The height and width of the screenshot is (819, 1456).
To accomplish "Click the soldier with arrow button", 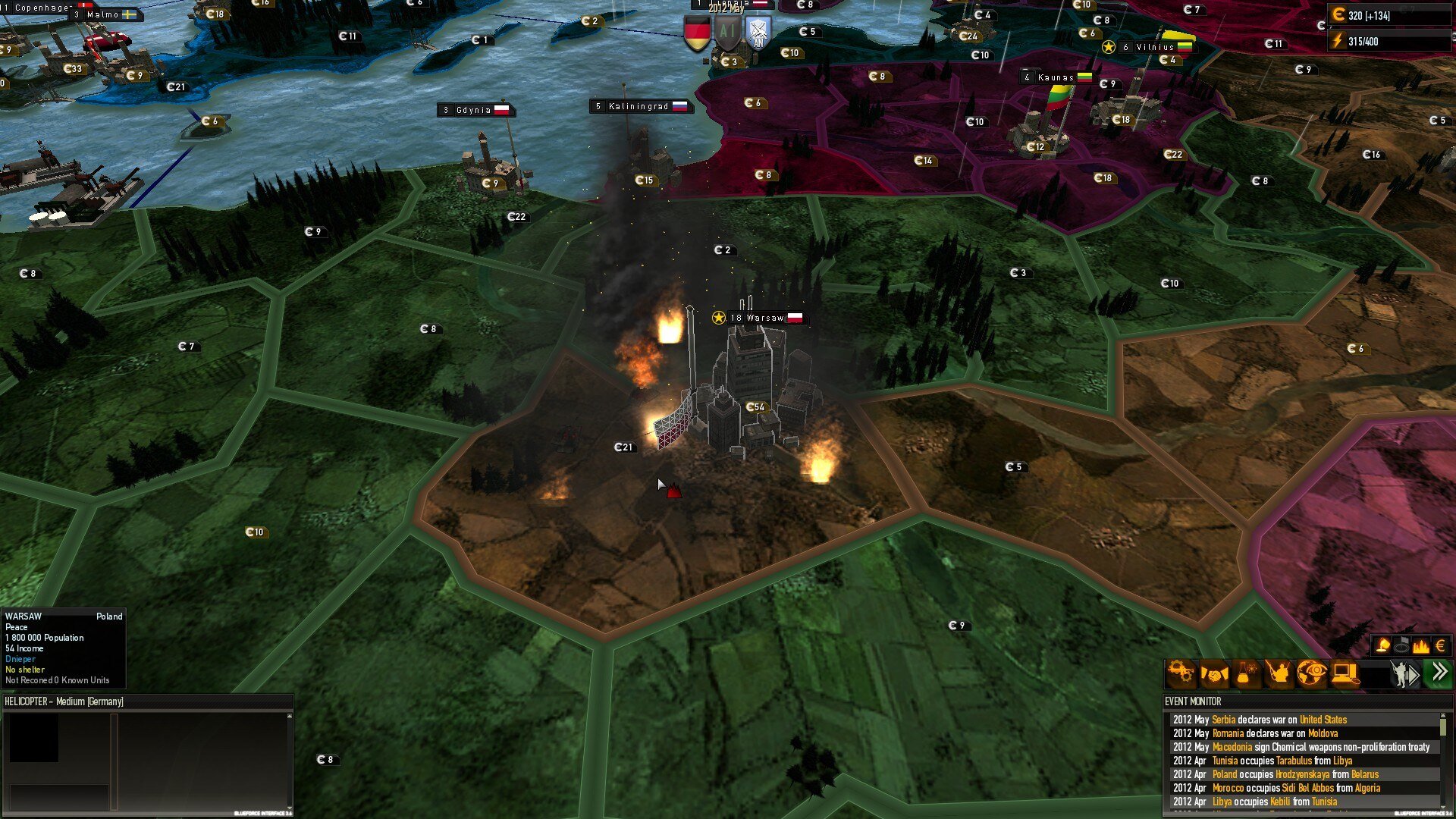I will coord(1404,673).
